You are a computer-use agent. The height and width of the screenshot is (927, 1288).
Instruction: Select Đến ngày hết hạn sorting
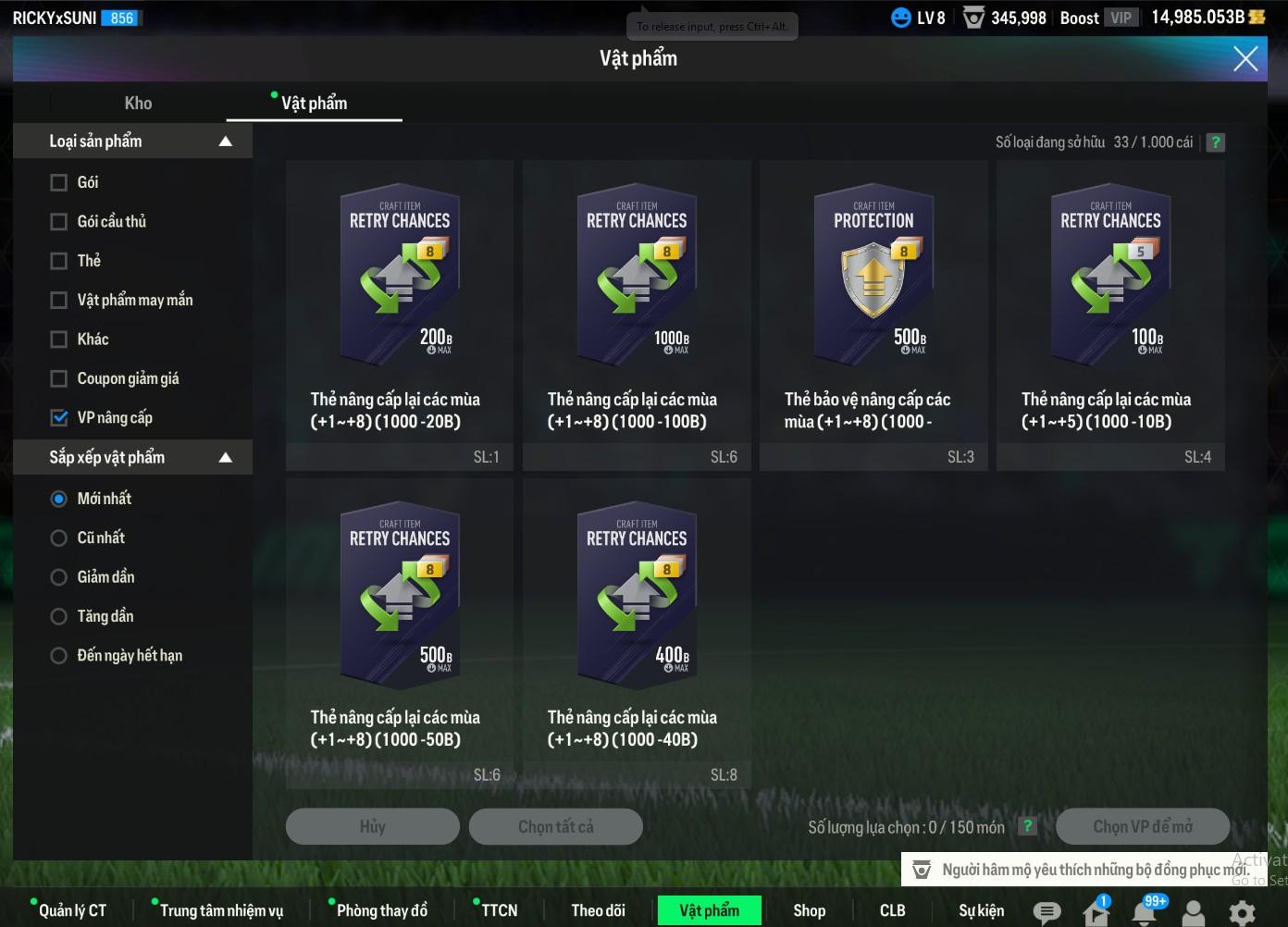click(x=59, y=656)
